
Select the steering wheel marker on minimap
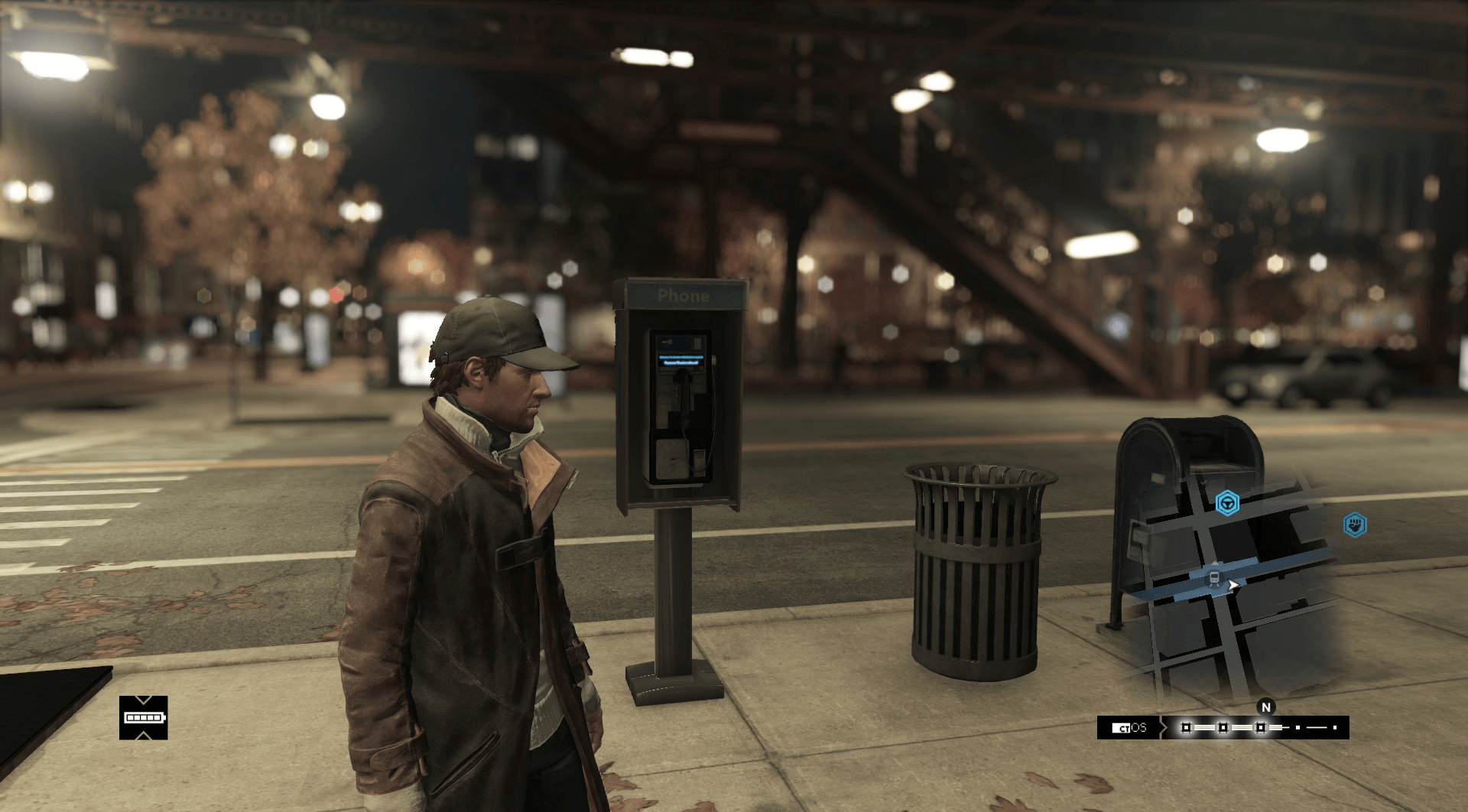pyautogui.click(x=1227, y=503)
